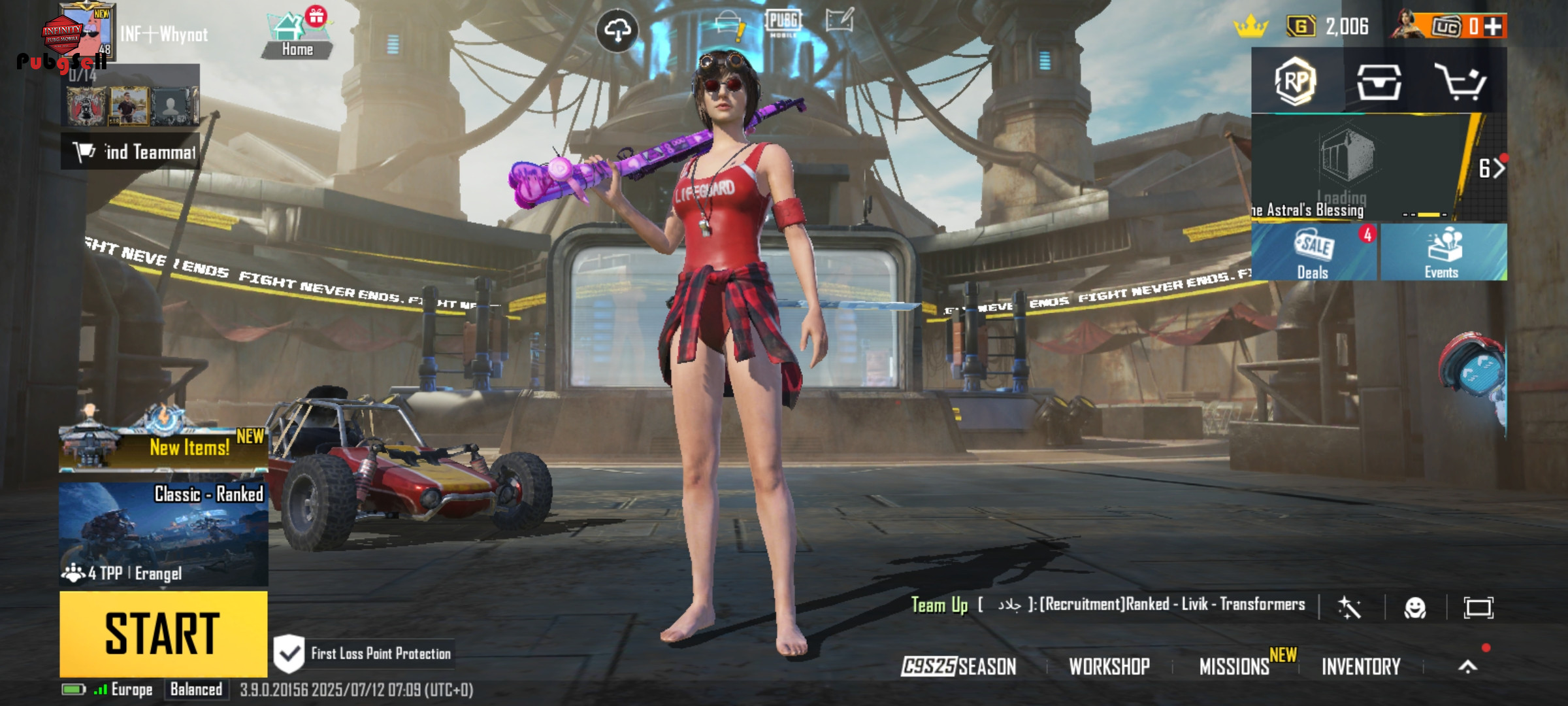Open the shopping cart shop
The height and width of the screenshot is (706, 1568).
click(x=1460, y=82)
